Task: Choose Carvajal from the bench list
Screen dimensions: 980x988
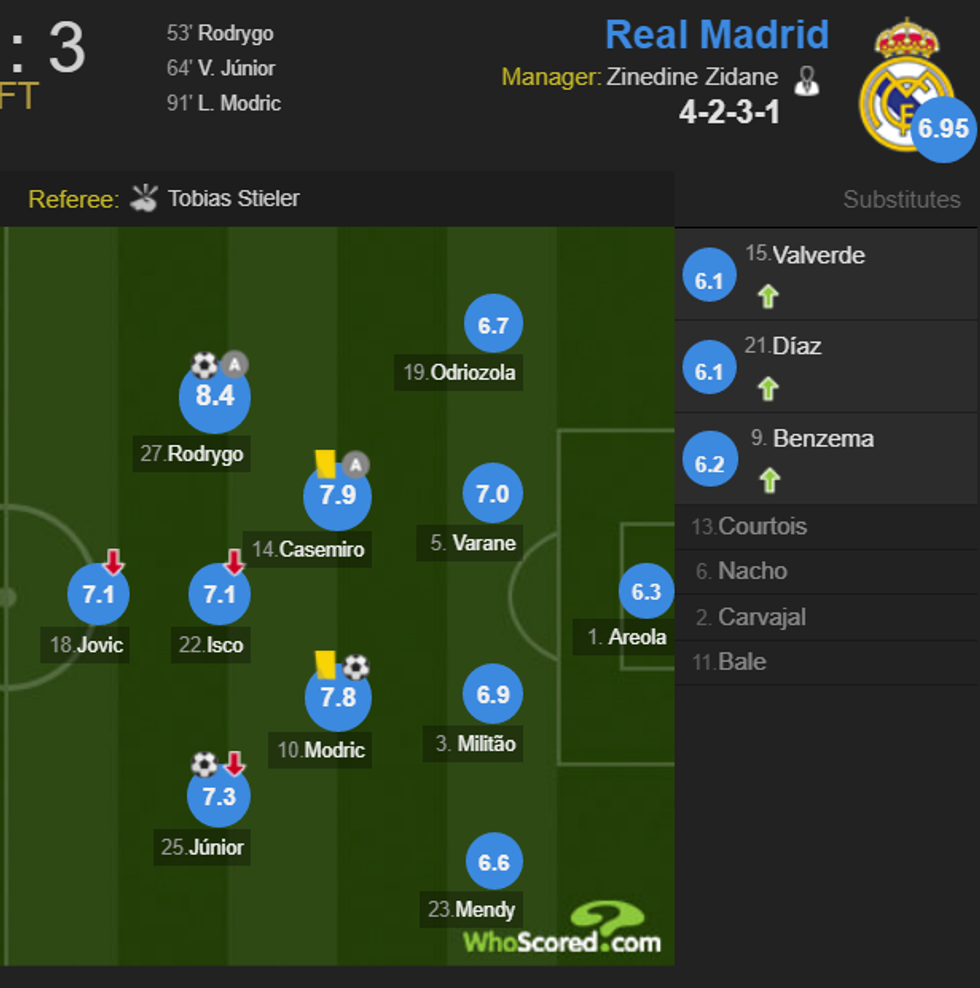Action: click(761, 617)
